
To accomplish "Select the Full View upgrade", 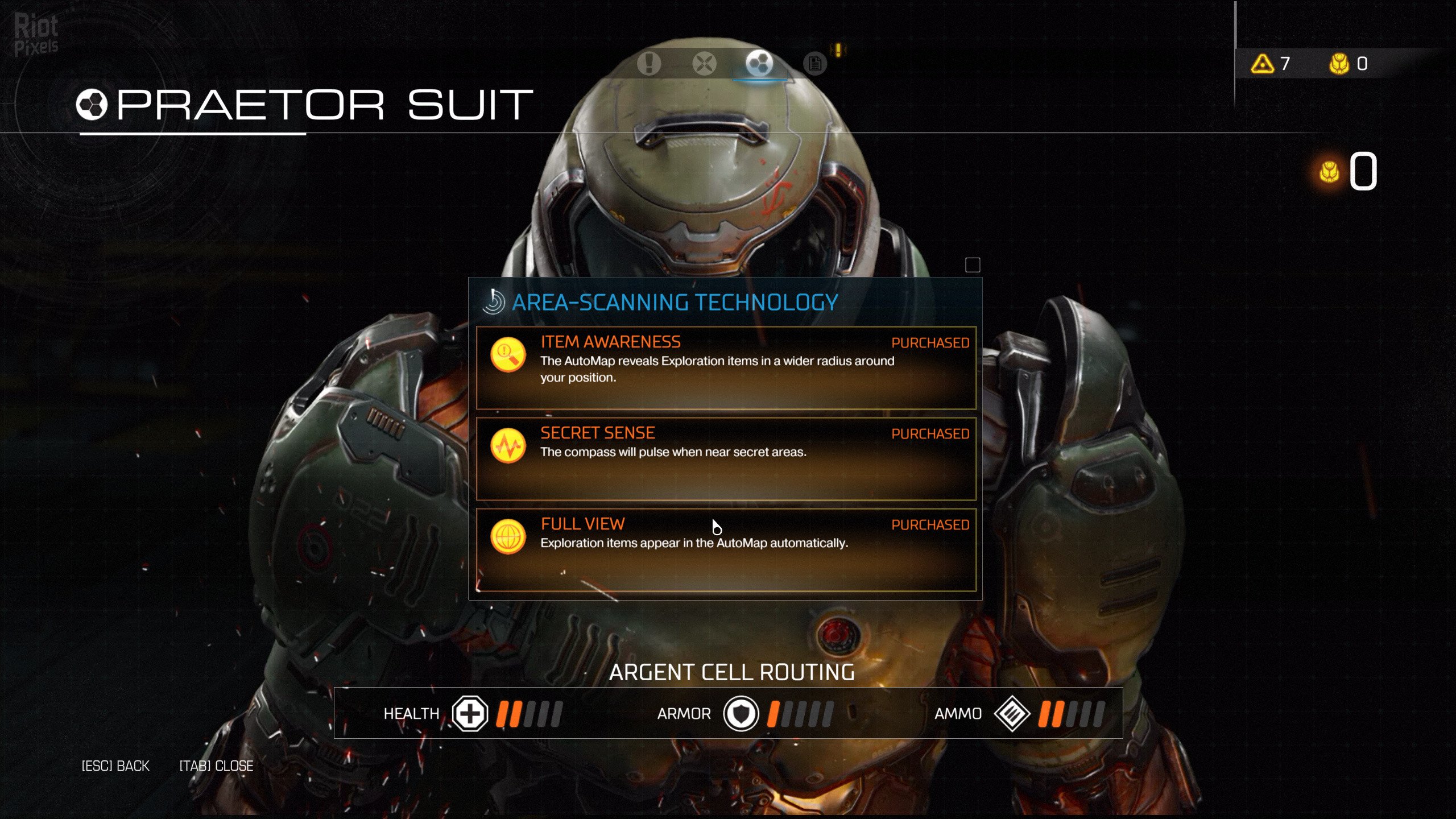I will 726,549.
